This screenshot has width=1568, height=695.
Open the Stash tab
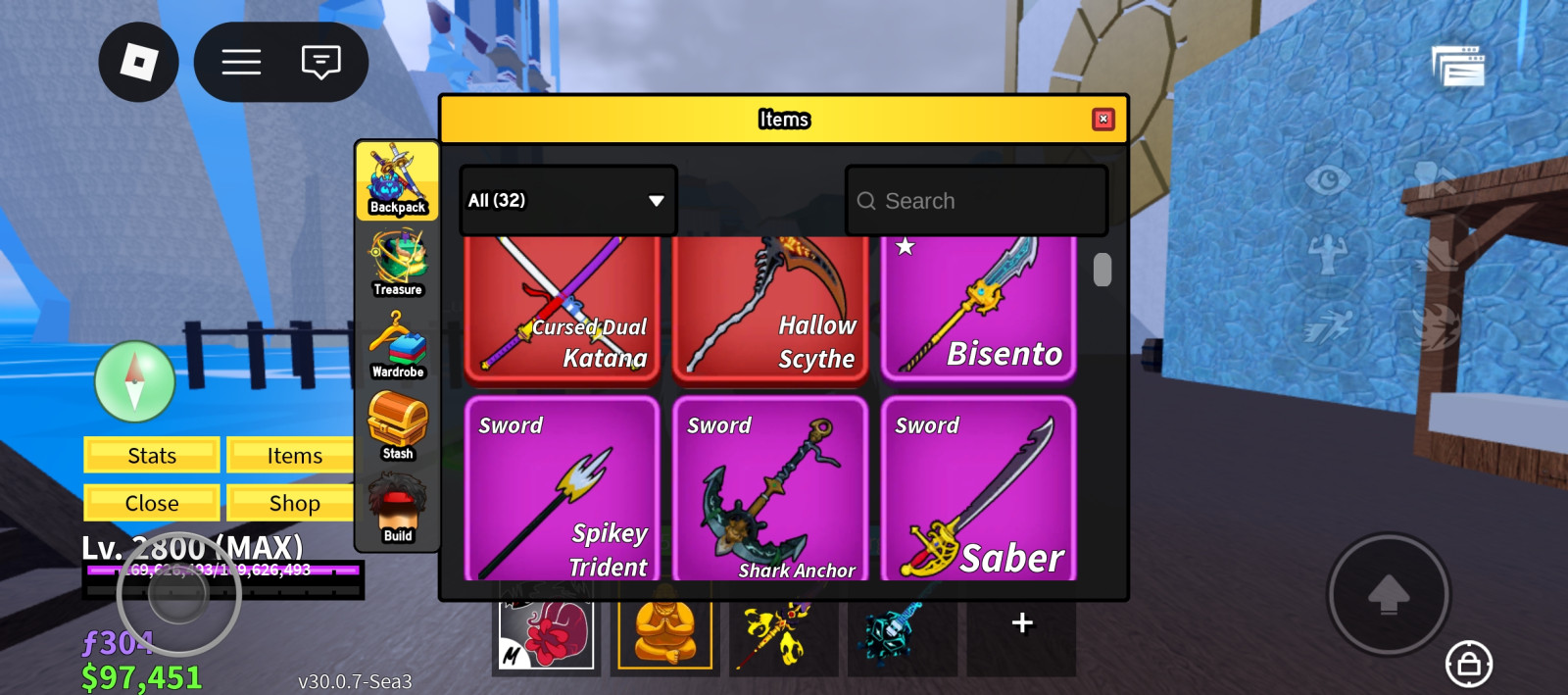pyautogui.click(x=397, y=426)
